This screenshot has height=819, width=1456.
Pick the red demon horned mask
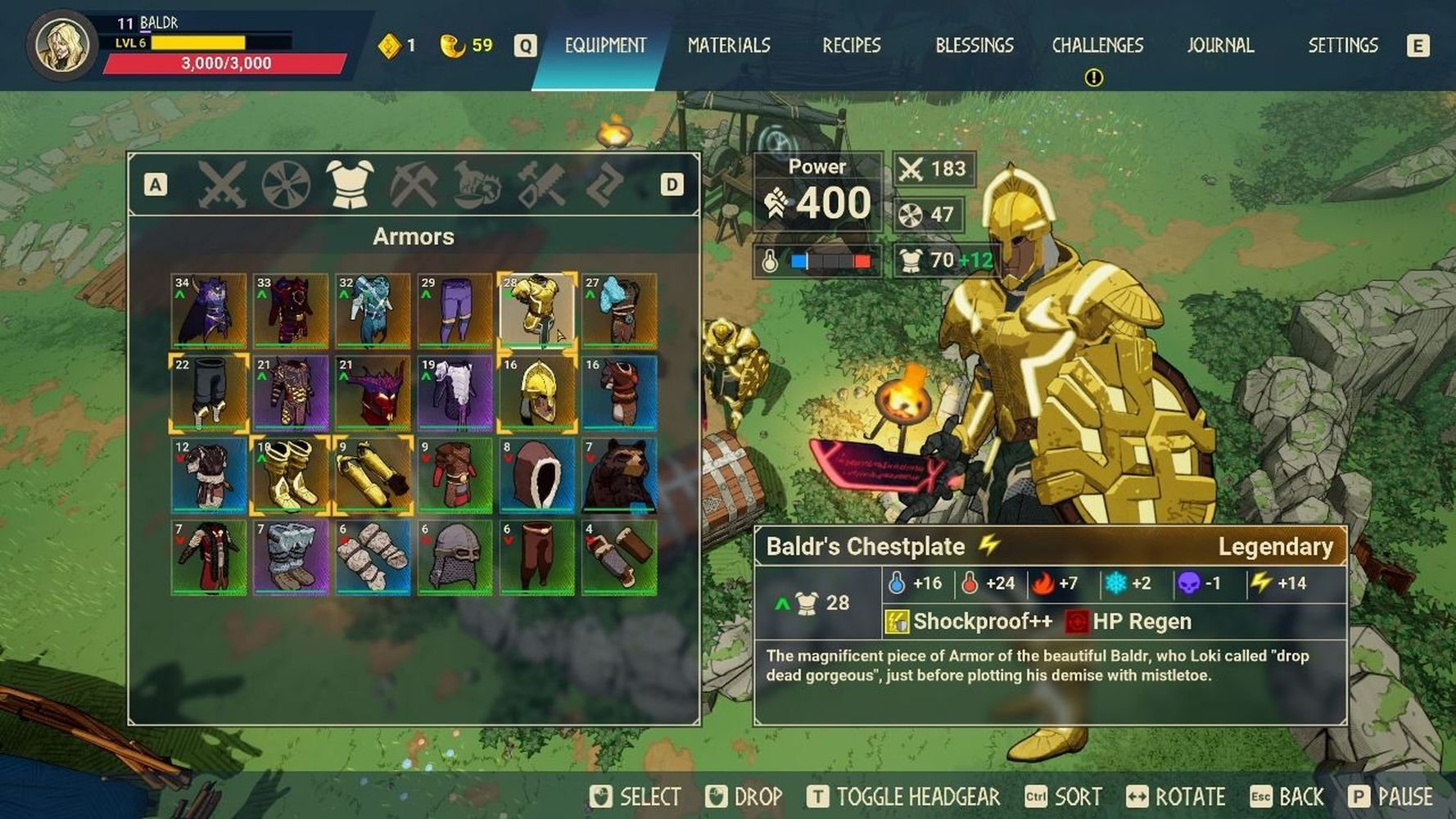373,393
